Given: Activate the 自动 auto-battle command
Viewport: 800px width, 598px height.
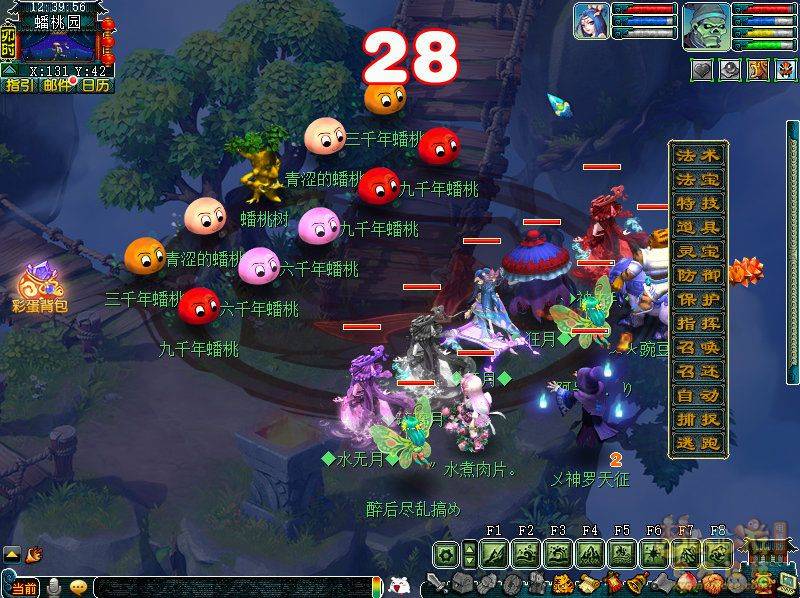Looking at the screenshot, I should click(x=698, y=396).
